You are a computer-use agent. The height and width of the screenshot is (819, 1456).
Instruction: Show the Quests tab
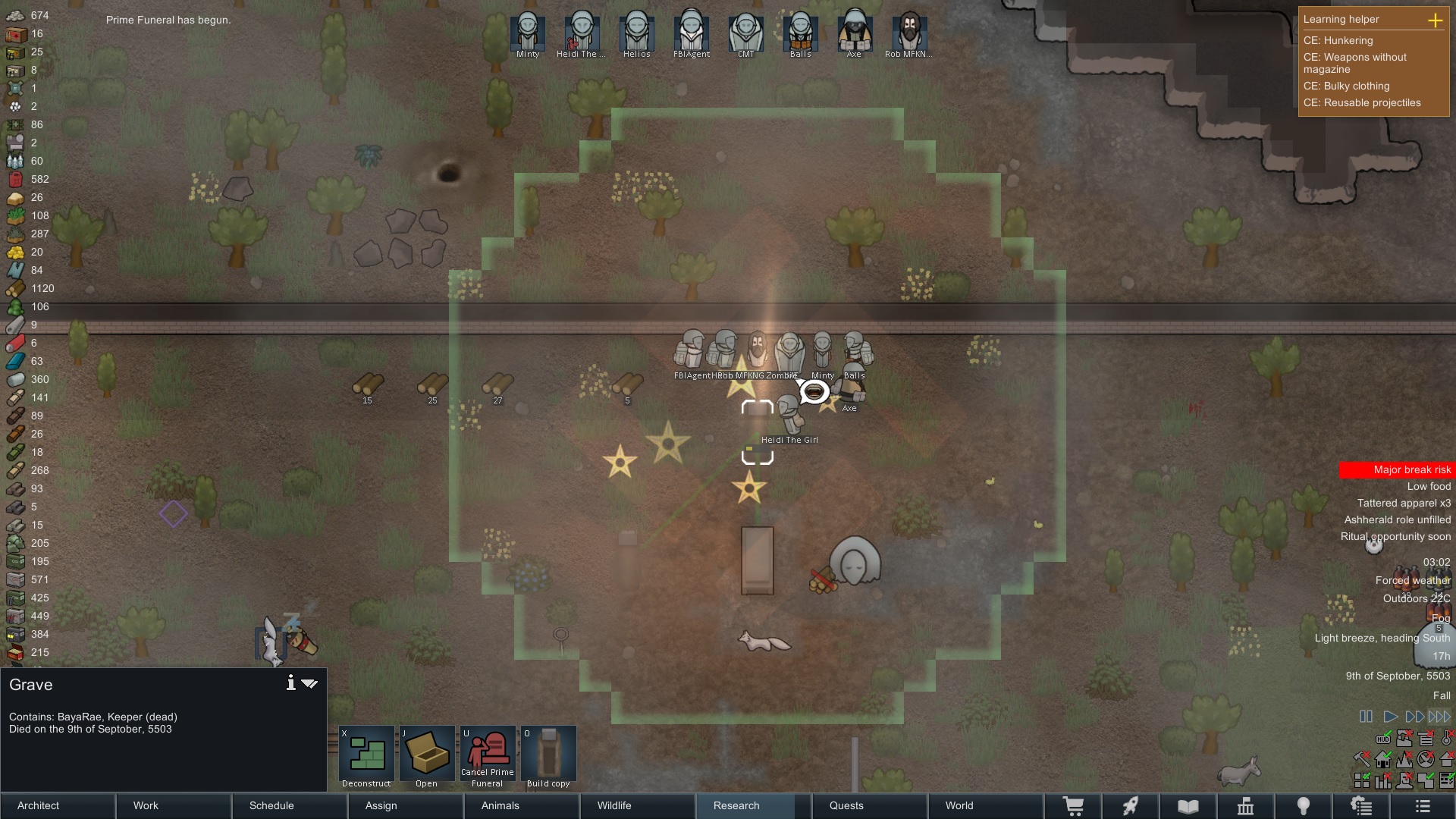point(868,805)
